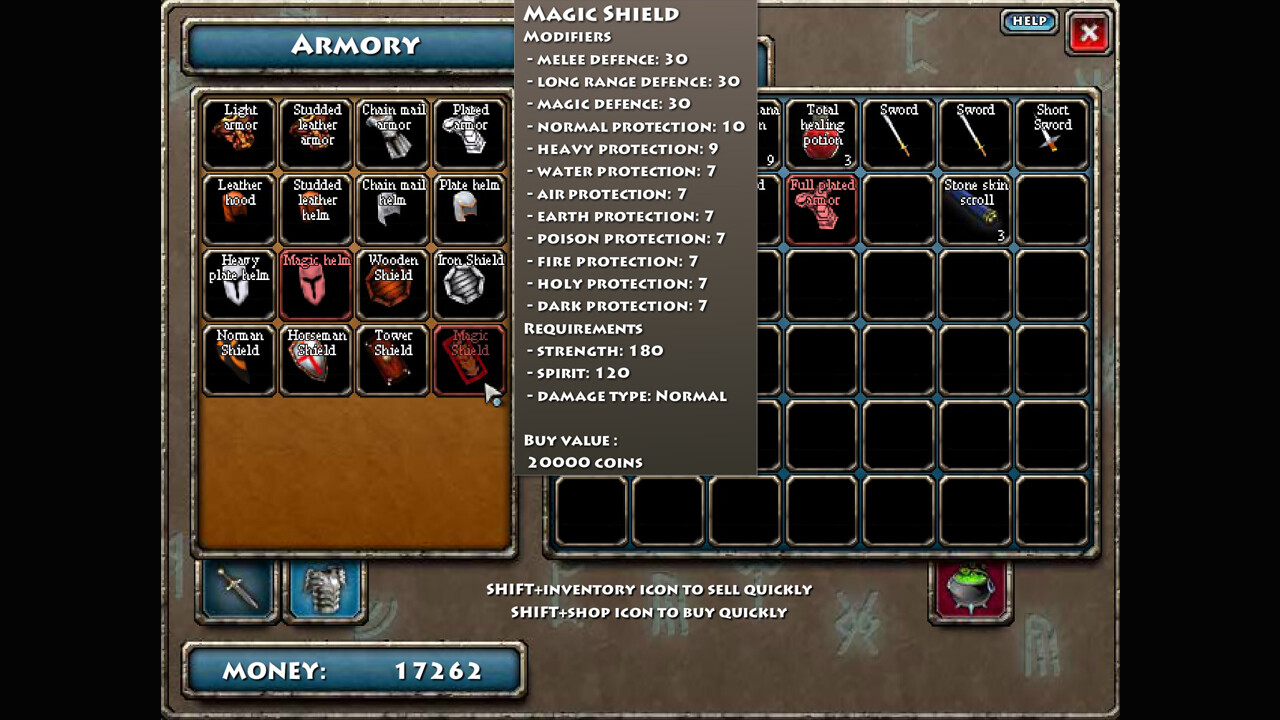This screenshot has width=1280, height=720.
Task: Click the Total healing potion
Action: tap(821, 133)
